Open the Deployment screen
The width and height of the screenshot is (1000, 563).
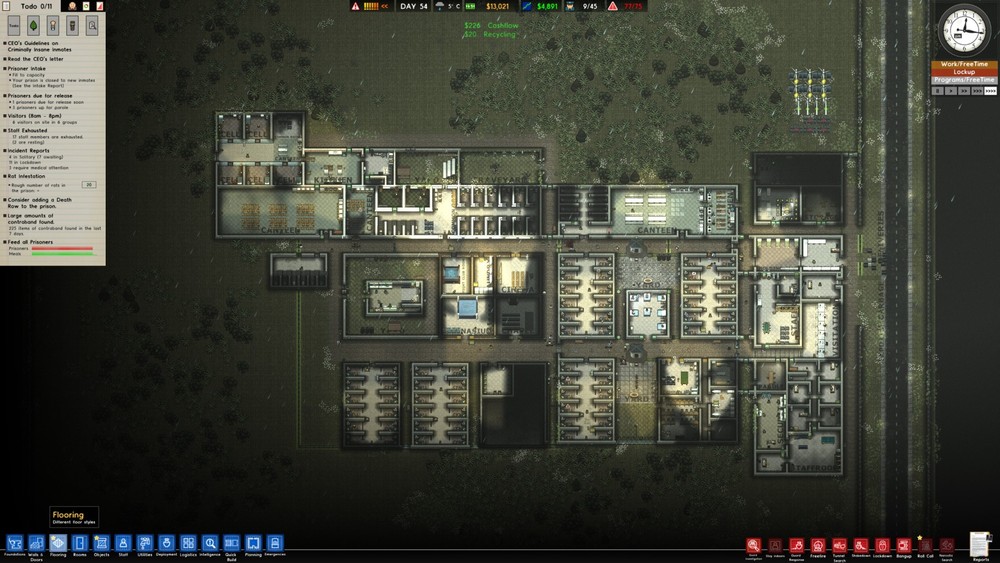[x=166, y=543]
